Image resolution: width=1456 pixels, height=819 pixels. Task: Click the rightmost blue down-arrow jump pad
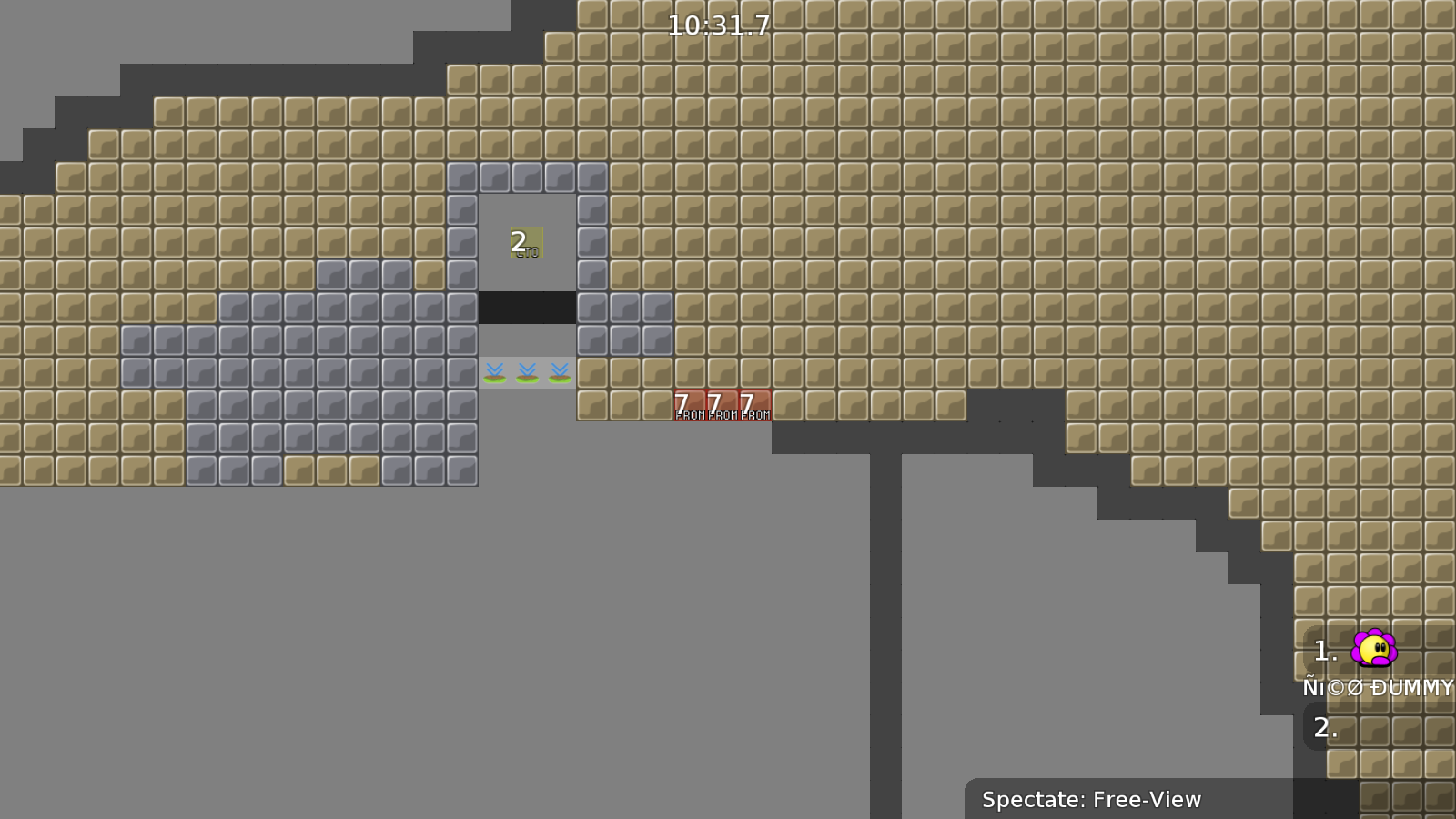pyautogui.click(x=559, y=371)
